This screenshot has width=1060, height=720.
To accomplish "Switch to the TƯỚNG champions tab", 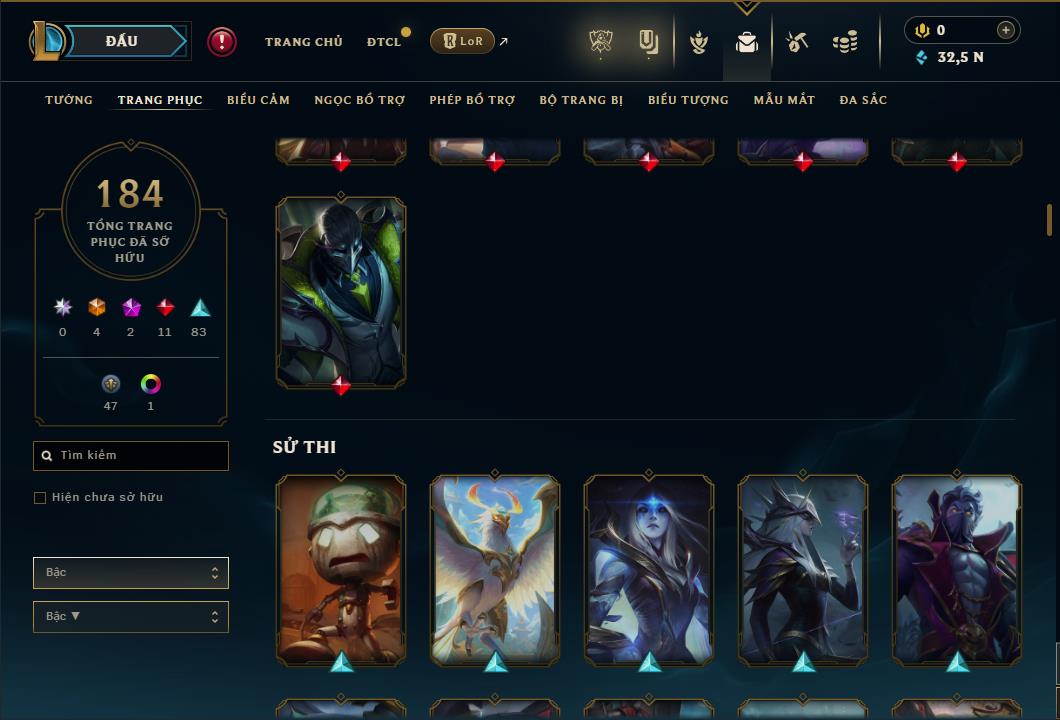I will click(x=69, y=100).
